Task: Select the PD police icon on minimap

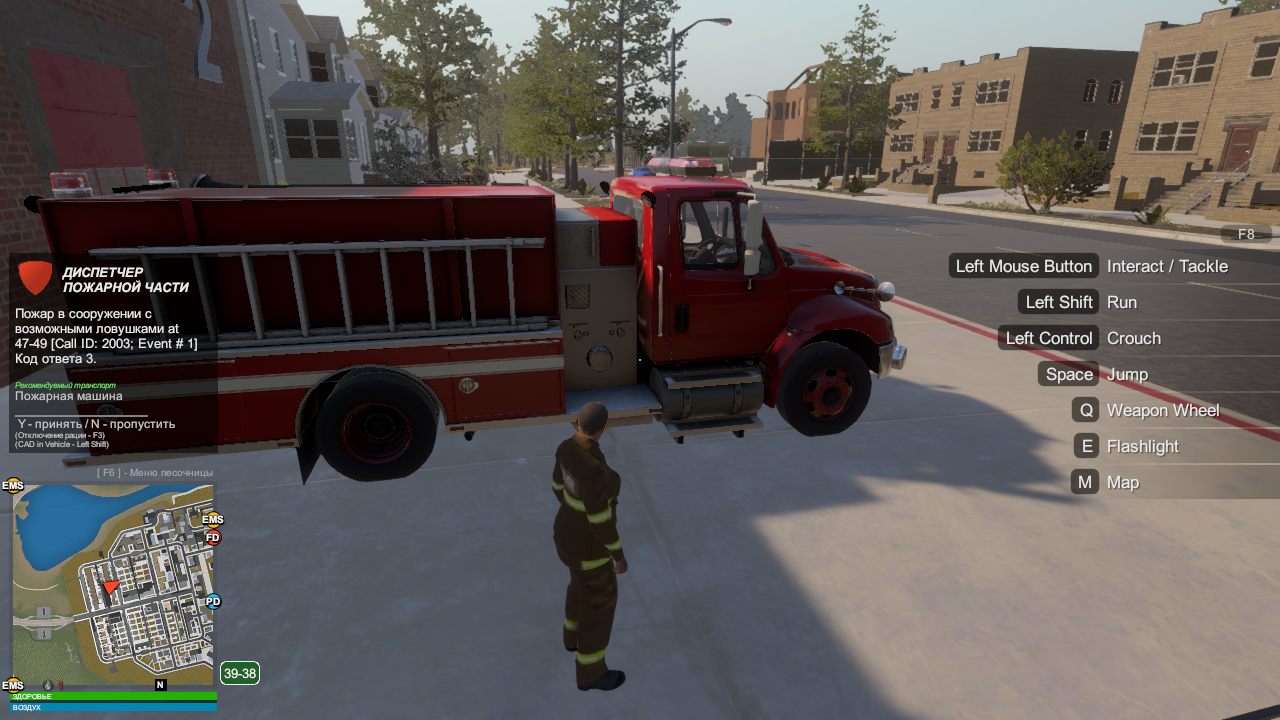Action: click(x=212, y=601)
